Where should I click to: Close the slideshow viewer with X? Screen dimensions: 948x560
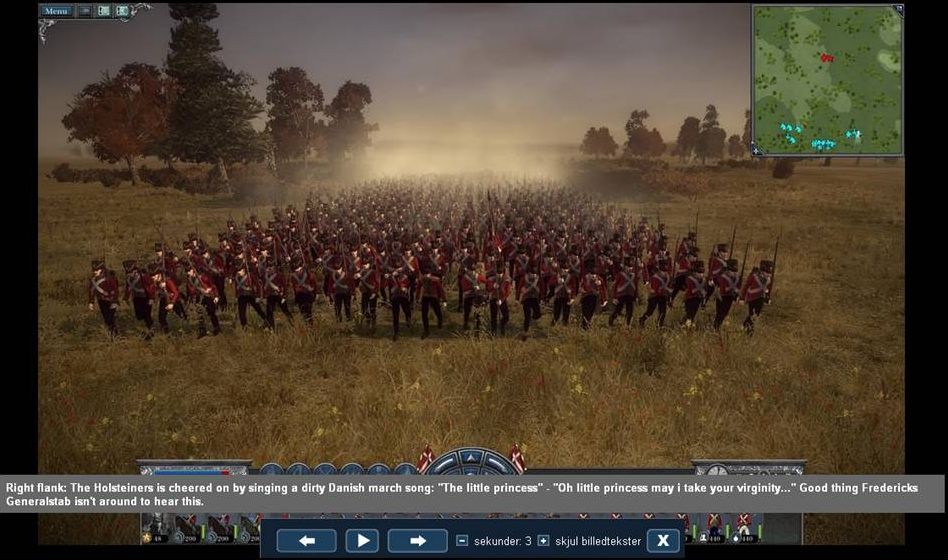[662, 541]
